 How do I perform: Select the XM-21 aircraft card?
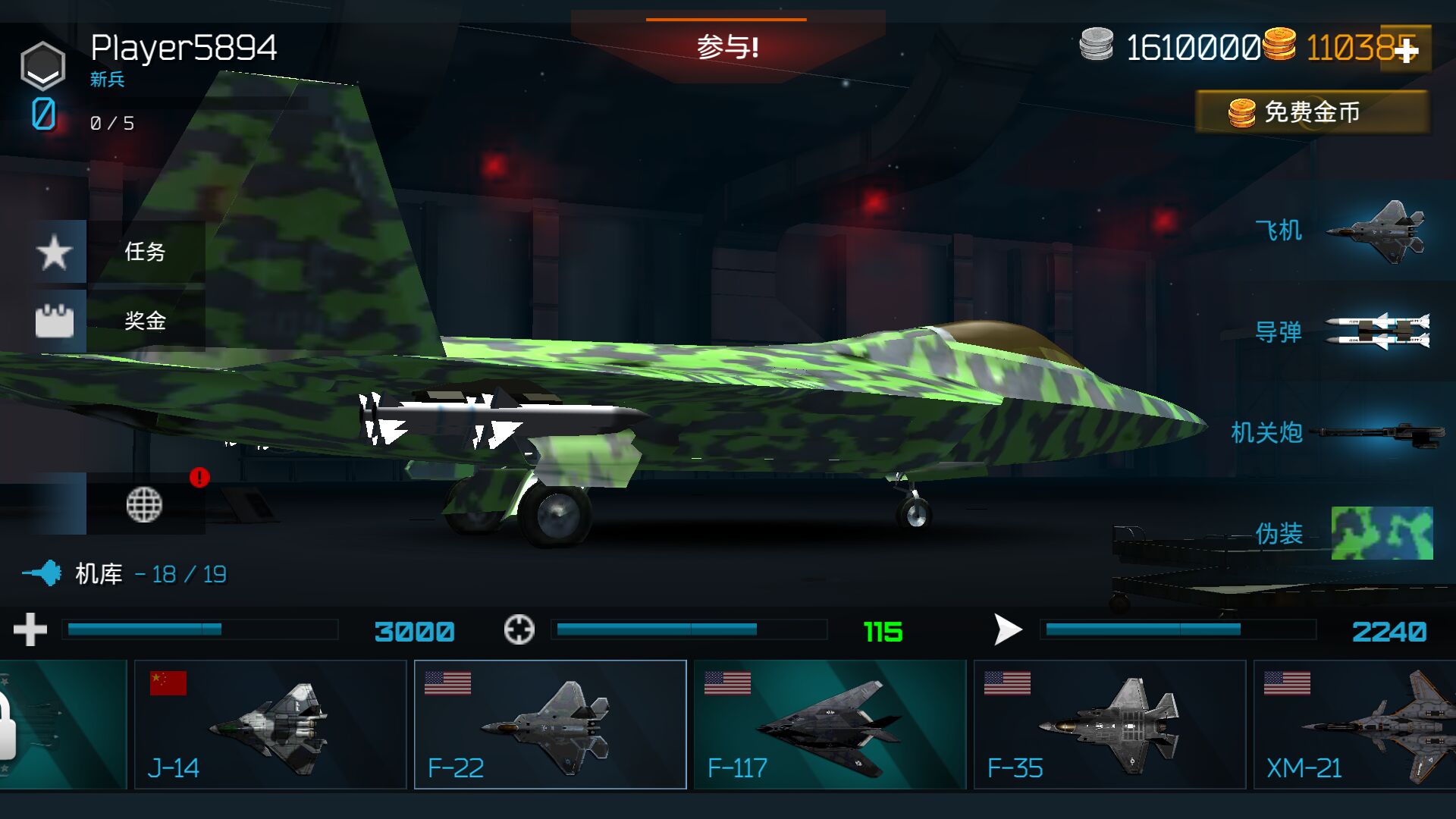pyautogui.click(x=1354, y=725)
